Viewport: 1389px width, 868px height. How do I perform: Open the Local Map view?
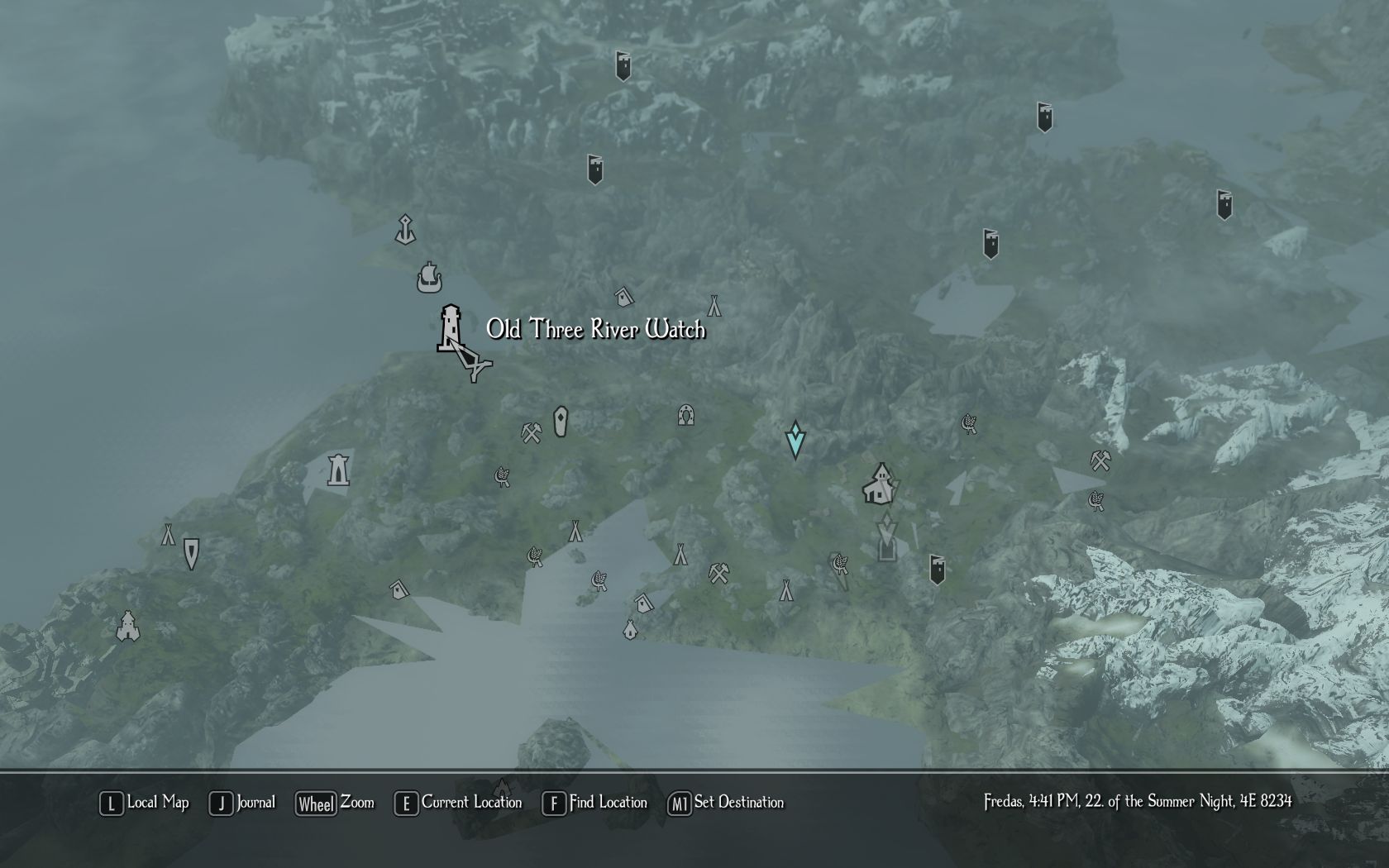(145, 803)
